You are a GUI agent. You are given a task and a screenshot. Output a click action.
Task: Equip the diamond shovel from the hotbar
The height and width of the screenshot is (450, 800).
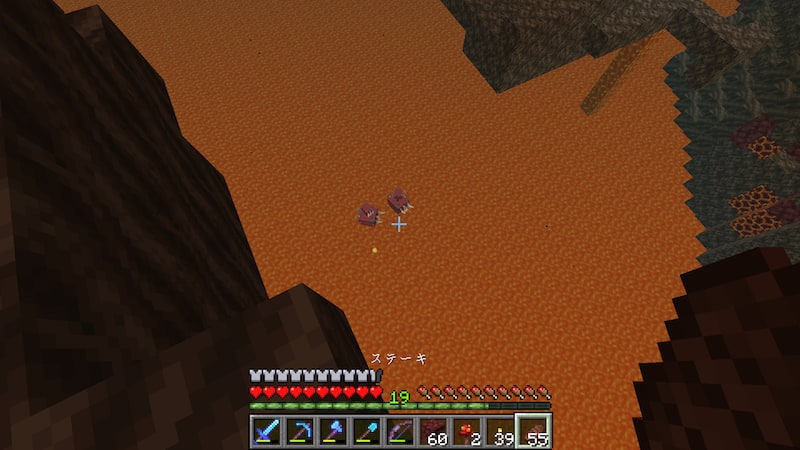[366, 431]
